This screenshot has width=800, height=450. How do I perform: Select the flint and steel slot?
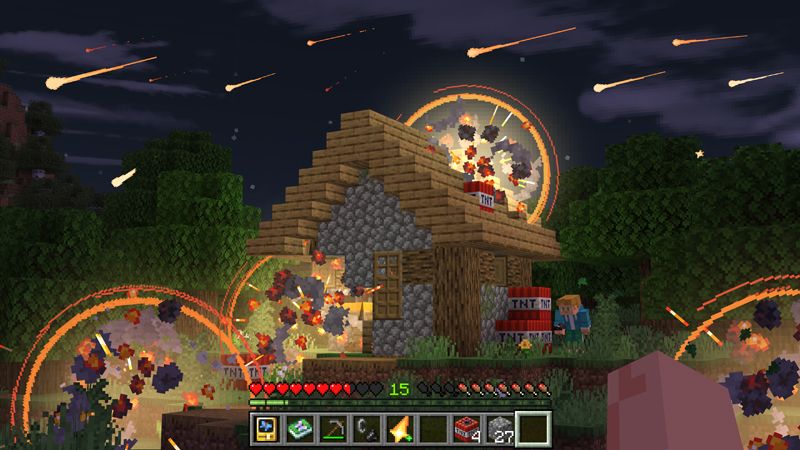[368, 428]
